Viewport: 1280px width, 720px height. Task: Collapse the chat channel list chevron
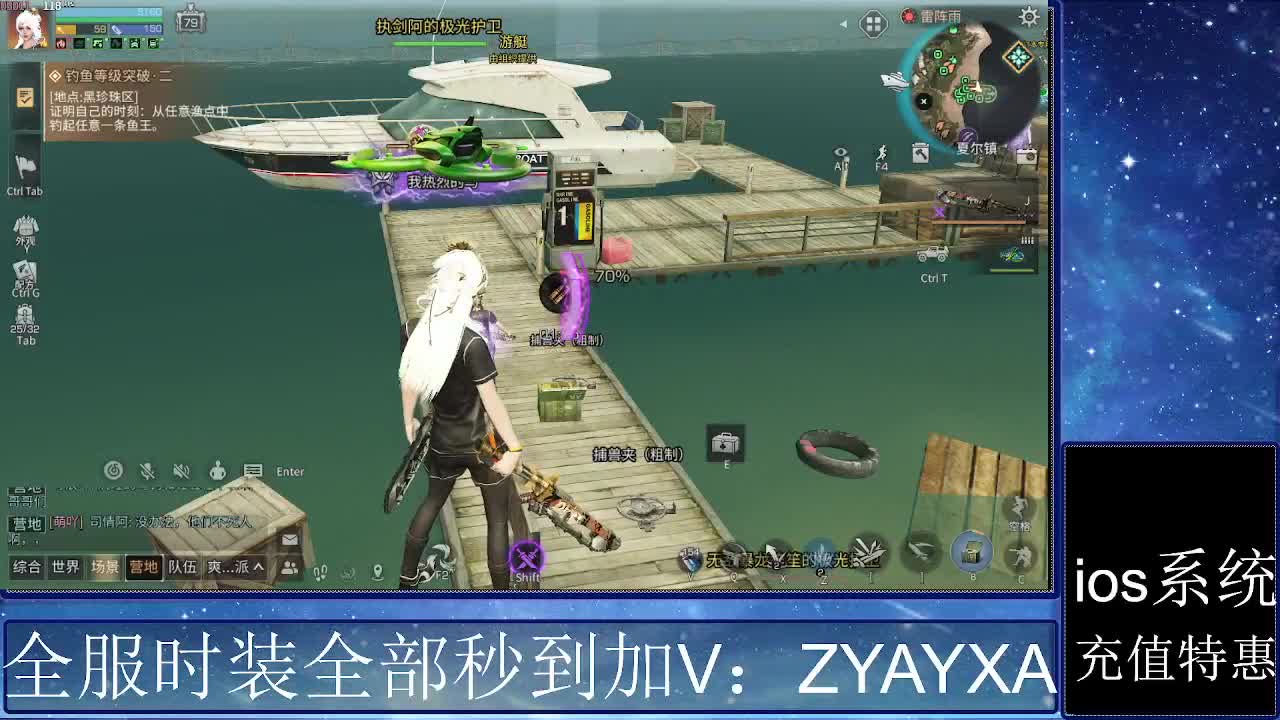259,567
